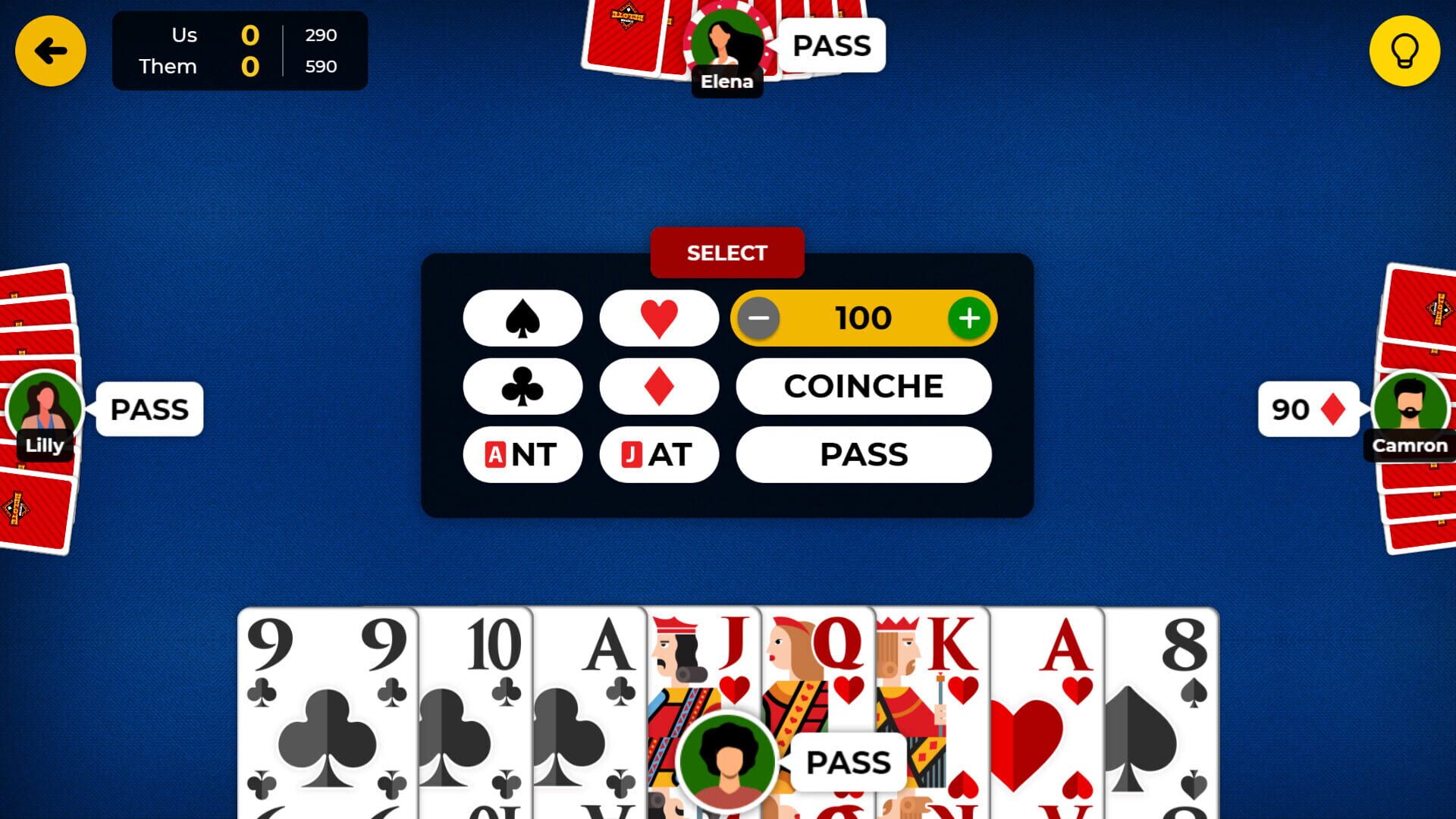
Task: Decrease the bid with the minus stepper
Action: click(758, 318)
